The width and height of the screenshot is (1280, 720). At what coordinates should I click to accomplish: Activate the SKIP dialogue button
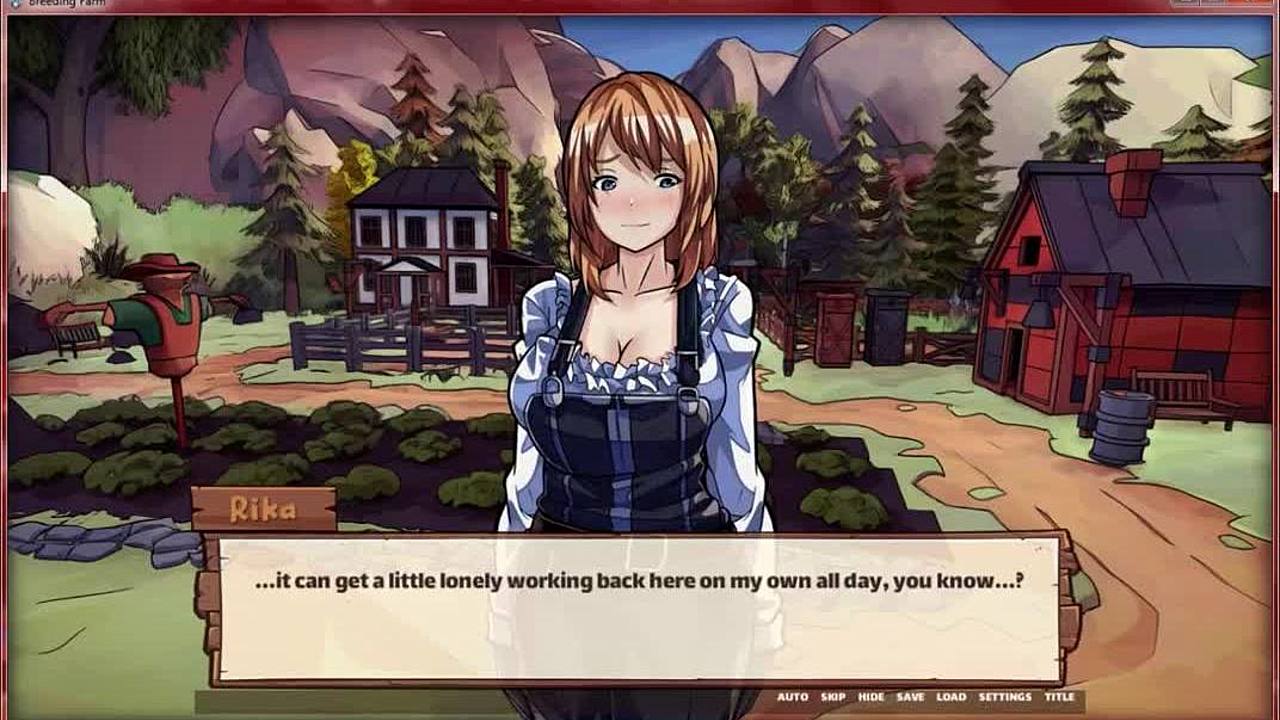(x=833, y=697)
